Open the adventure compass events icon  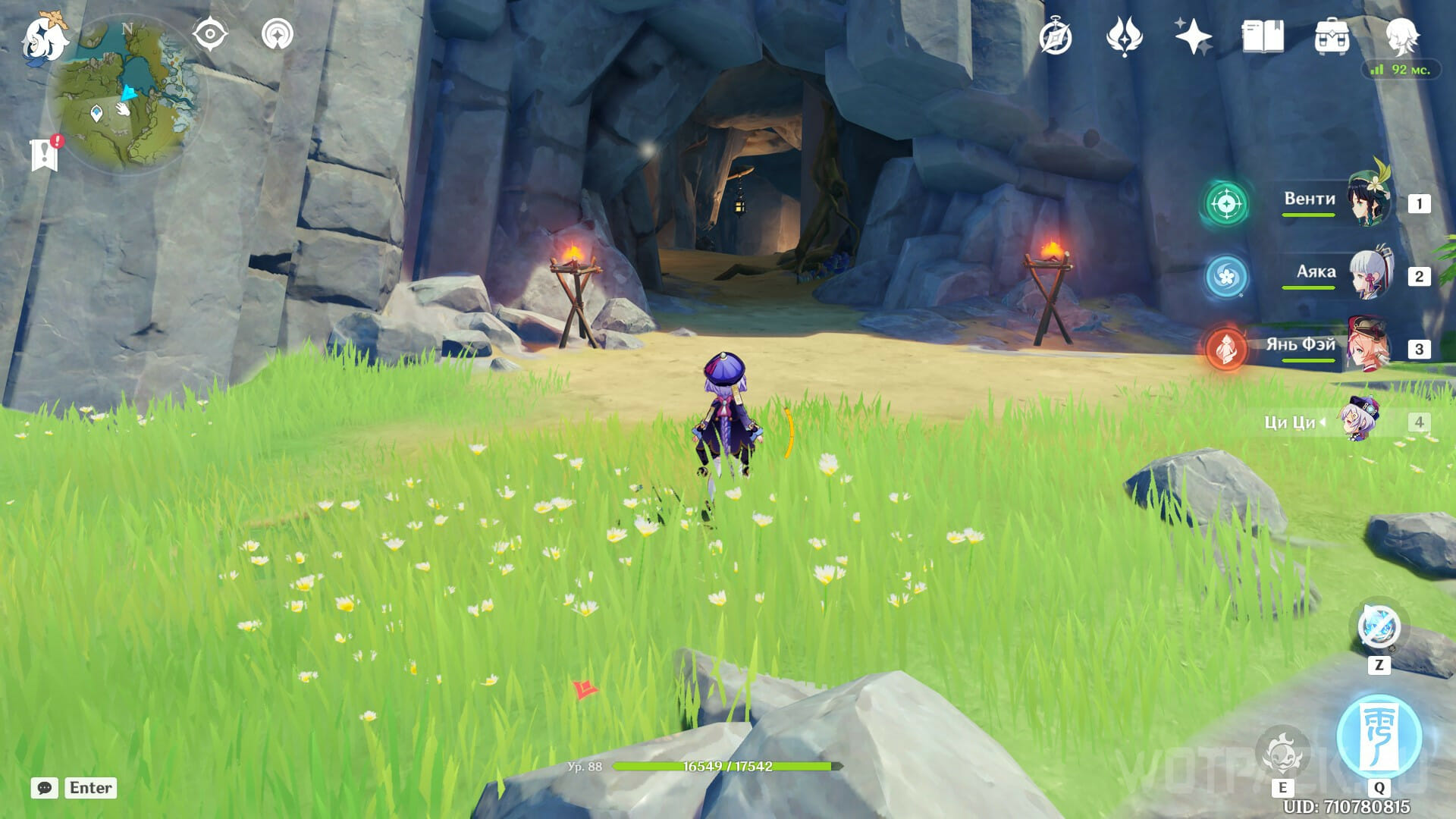click(x=1056, y=37)
